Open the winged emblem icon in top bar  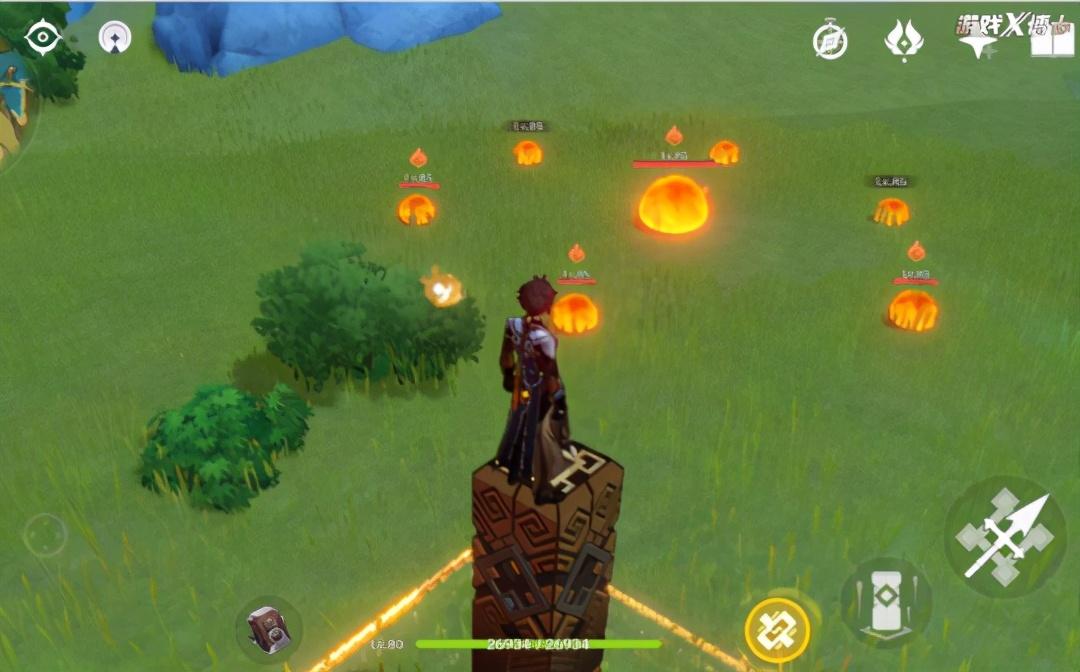point(903,41)
